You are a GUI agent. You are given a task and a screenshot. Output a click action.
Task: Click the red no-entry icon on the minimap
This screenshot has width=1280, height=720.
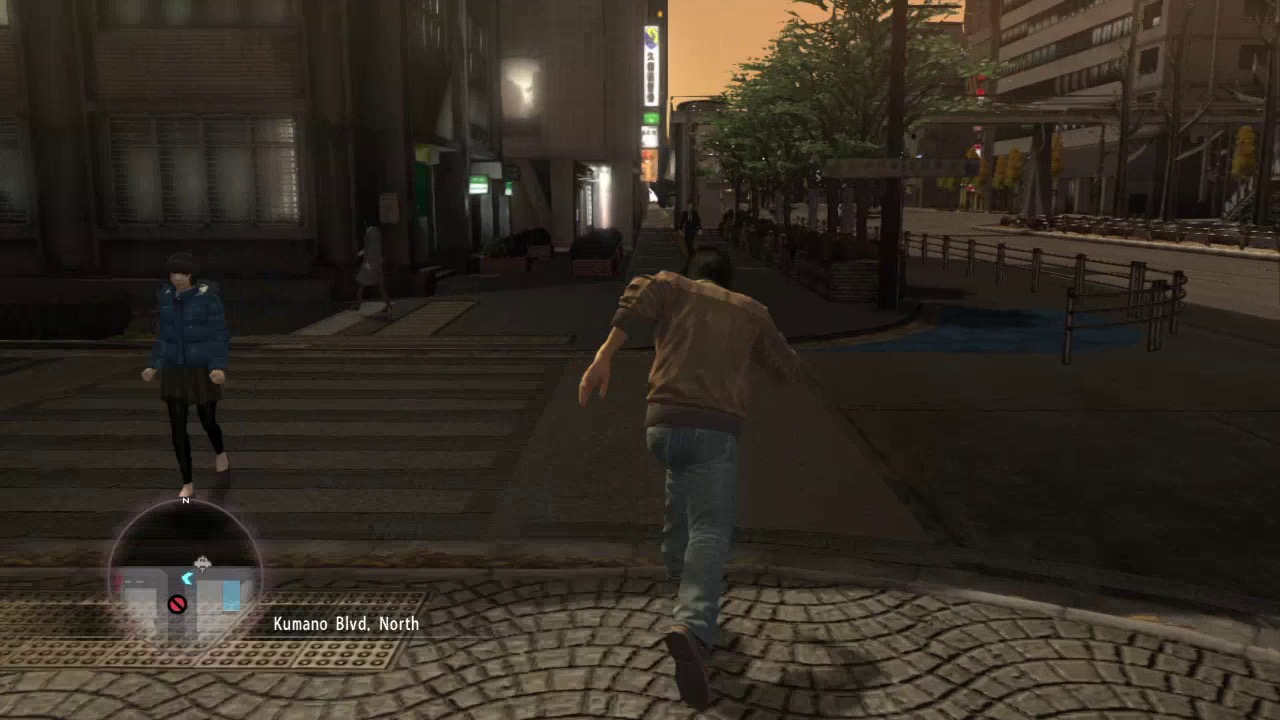click(x=178, y=603)
